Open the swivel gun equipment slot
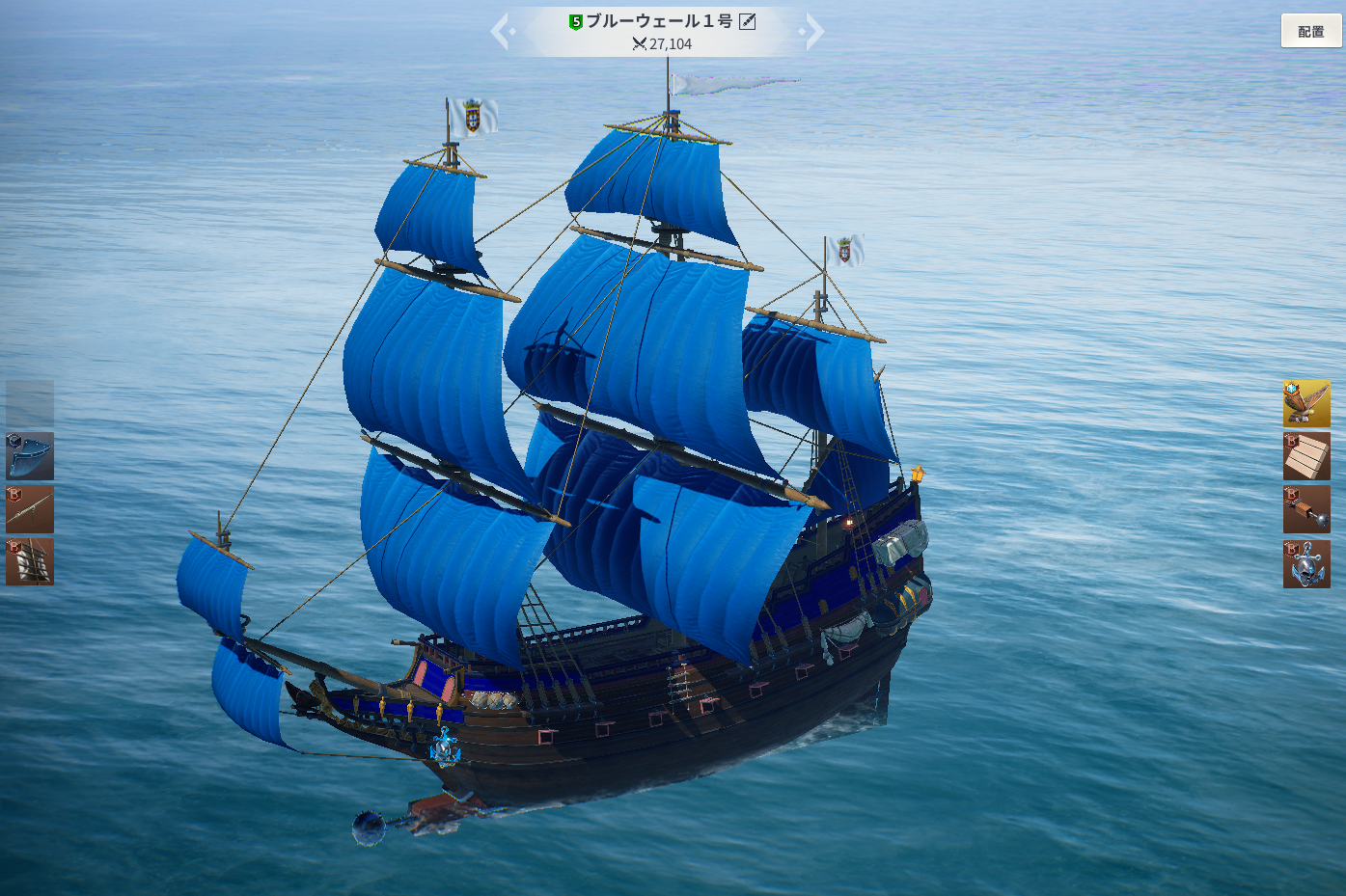The width and height of the screenshot is (1346, 896). pos(30,509)
